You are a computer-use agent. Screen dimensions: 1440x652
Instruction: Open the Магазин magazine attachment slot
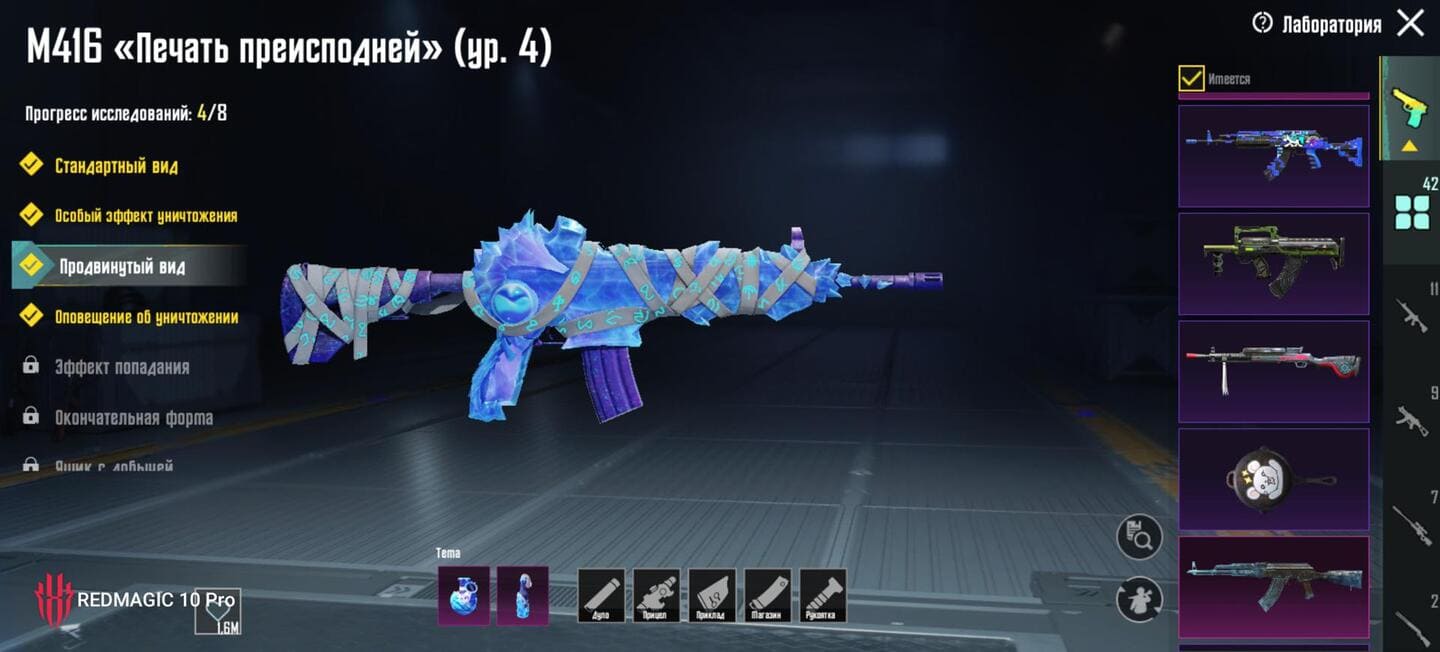tap(766, 595)
